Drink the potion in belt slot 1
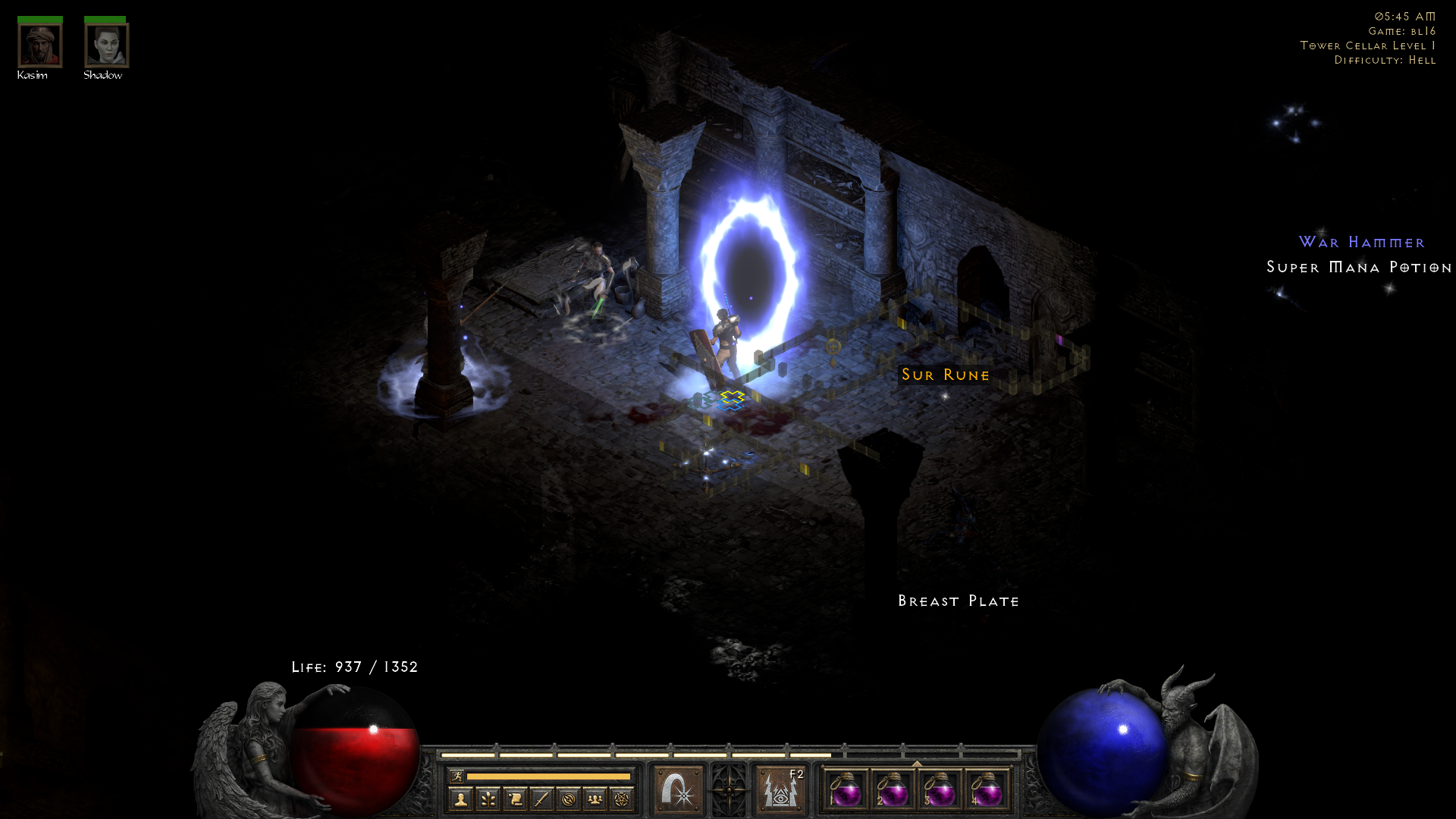 point(846,792)
